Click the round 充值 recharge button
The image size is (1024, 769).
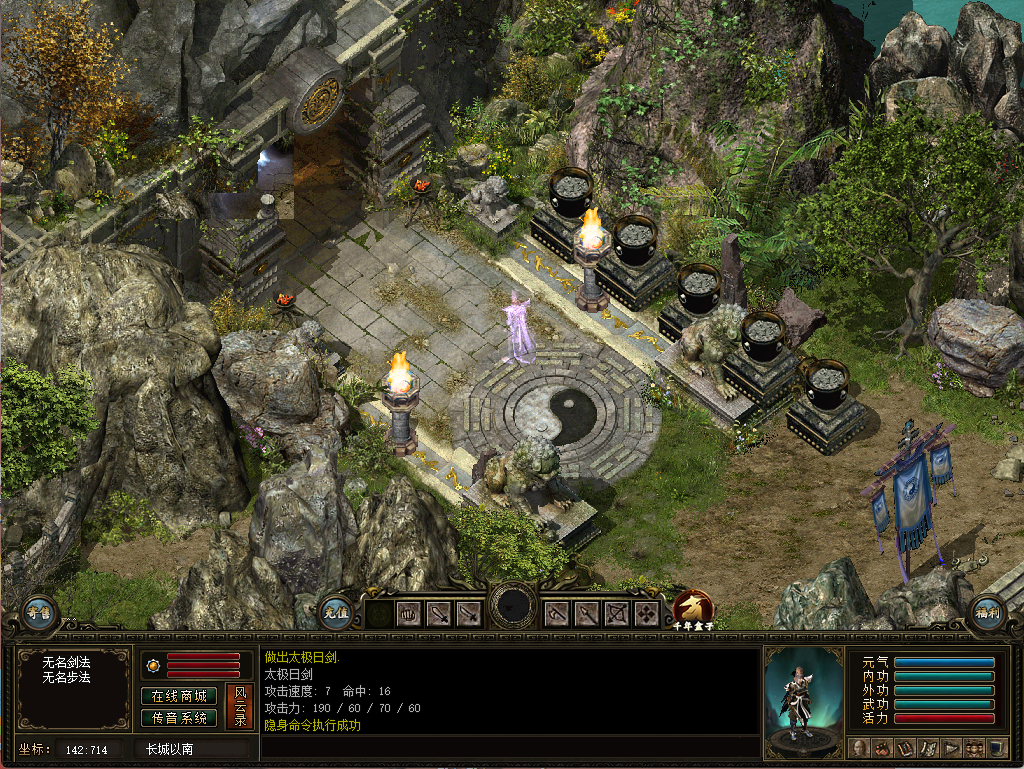(x=337, y=612)
